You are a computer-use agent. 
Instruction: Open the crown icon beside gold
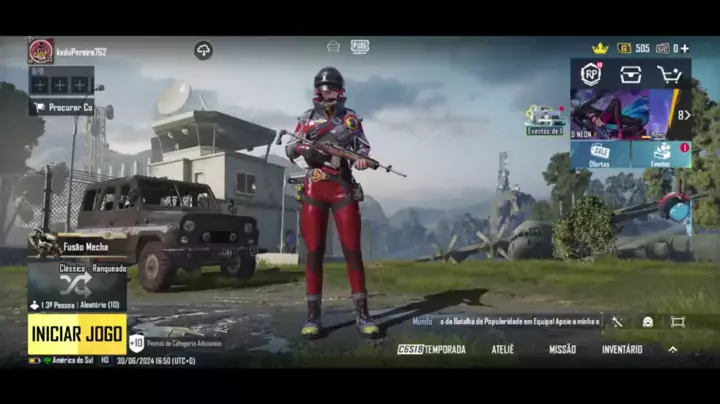pyautogui.click(x=600, y=48)
